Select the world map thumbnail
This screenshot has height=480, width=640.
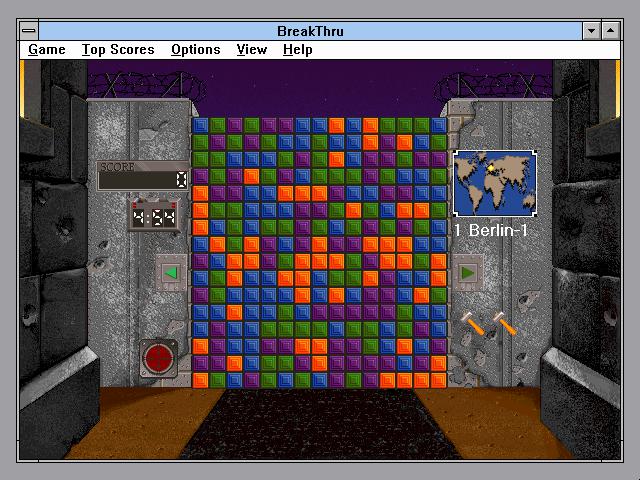point(494,183)
